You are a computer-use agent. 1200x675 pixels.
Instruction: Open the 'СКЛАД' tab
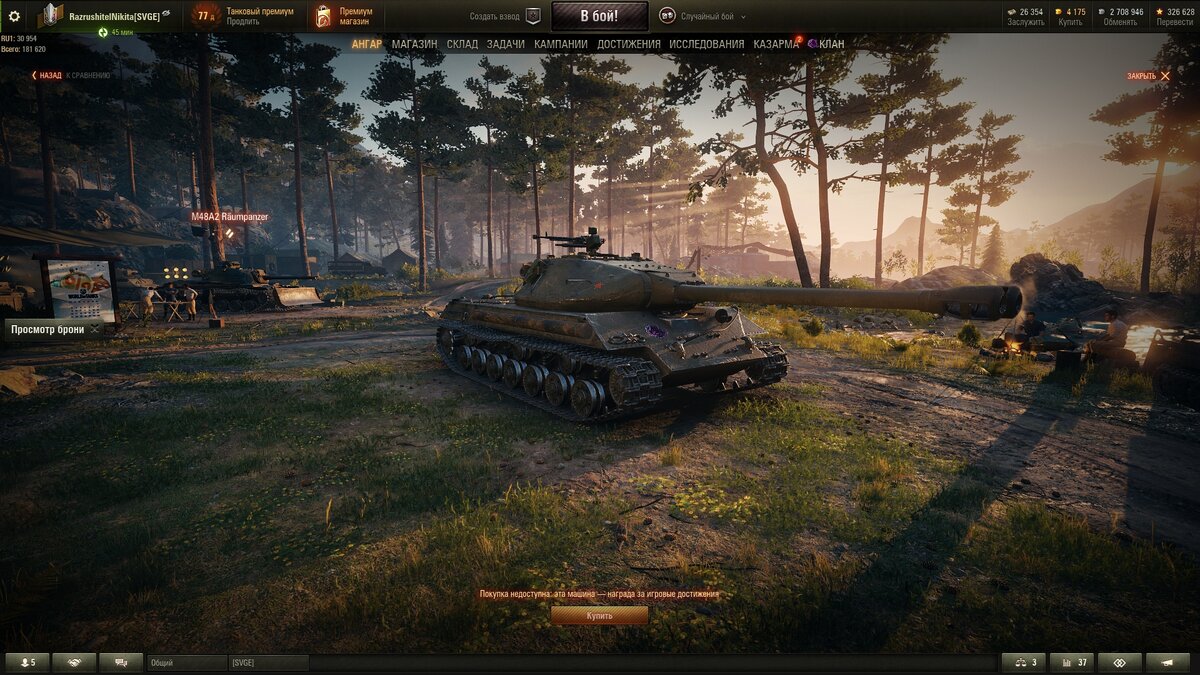462,44
